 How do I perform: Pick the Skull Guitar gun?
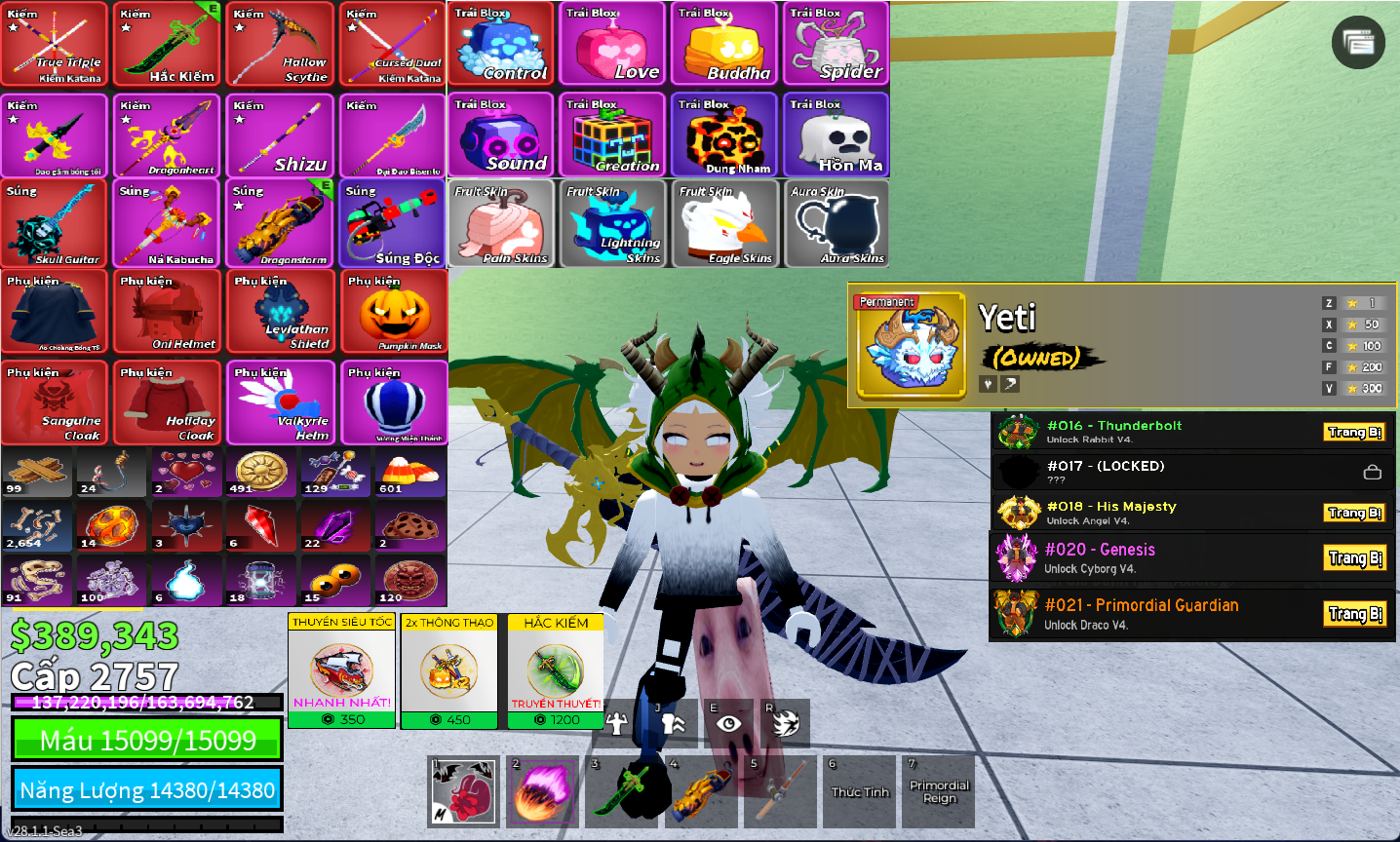coord(55,223)
